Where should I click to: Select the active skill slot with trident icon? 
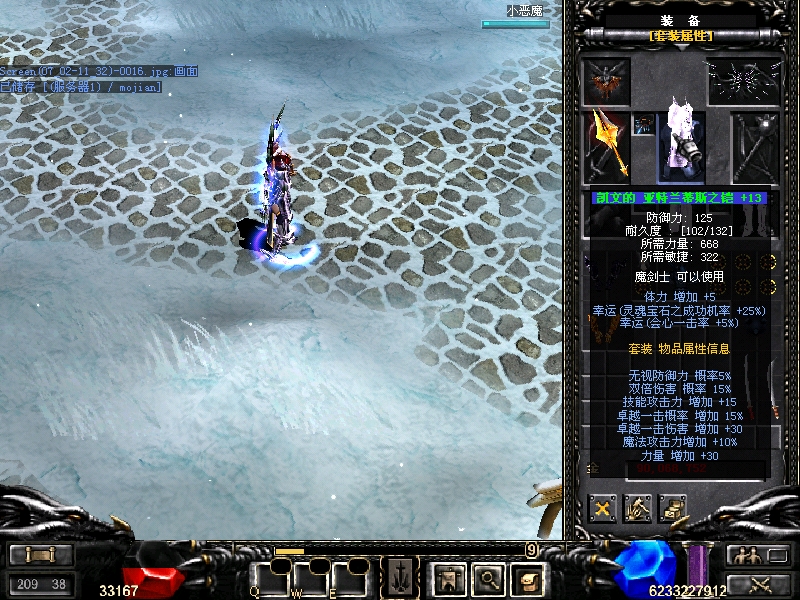point(400,578)
